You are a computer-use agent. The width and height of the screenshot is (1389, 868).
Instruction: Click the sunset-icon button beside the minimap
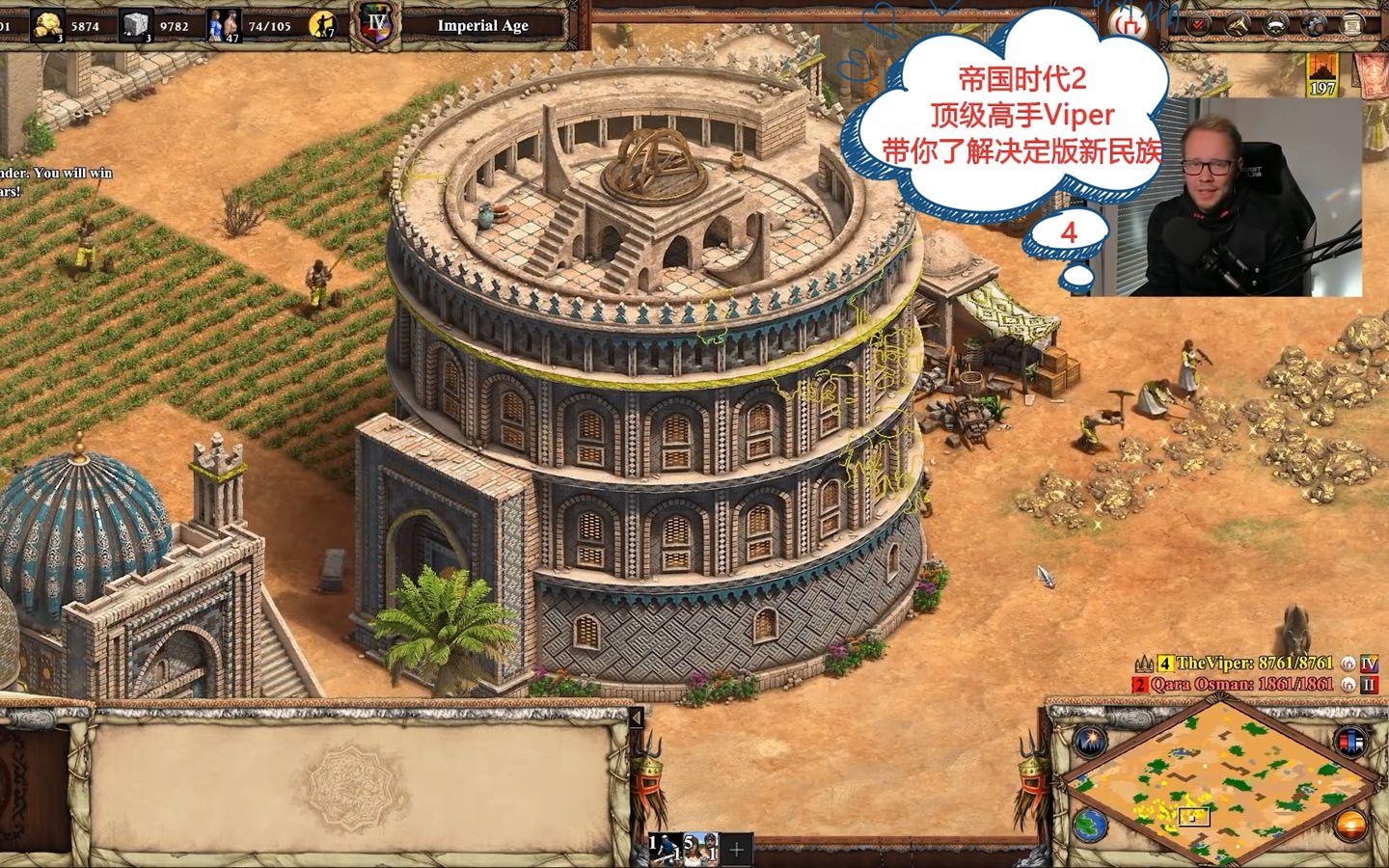(1350, 826)
